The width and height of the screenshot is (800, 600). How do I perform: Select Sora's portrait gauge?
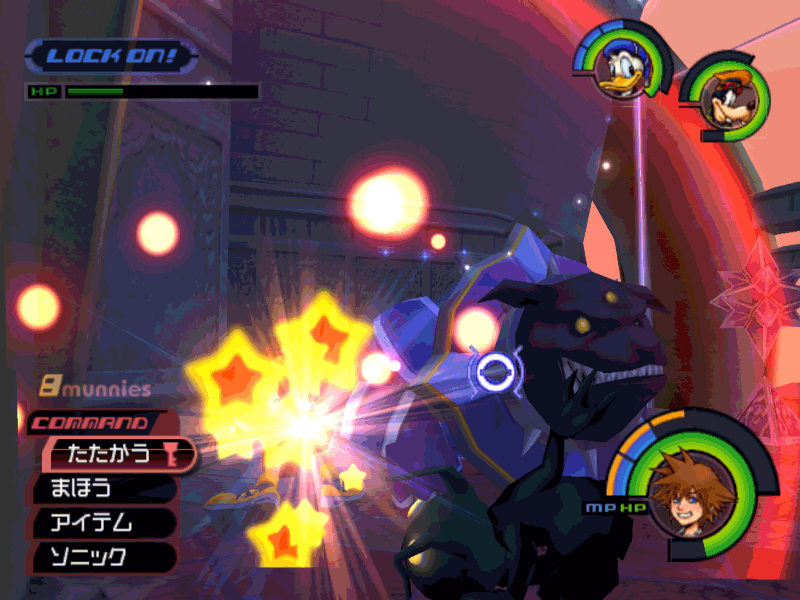coord(688,490)
